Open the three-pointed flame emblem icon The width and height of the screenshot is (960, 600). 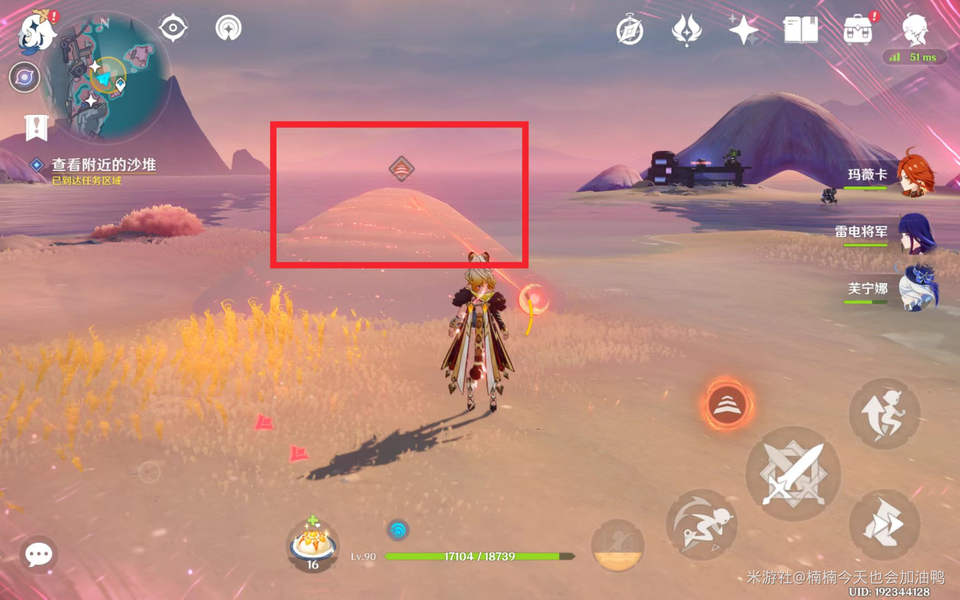coord(686,31)
